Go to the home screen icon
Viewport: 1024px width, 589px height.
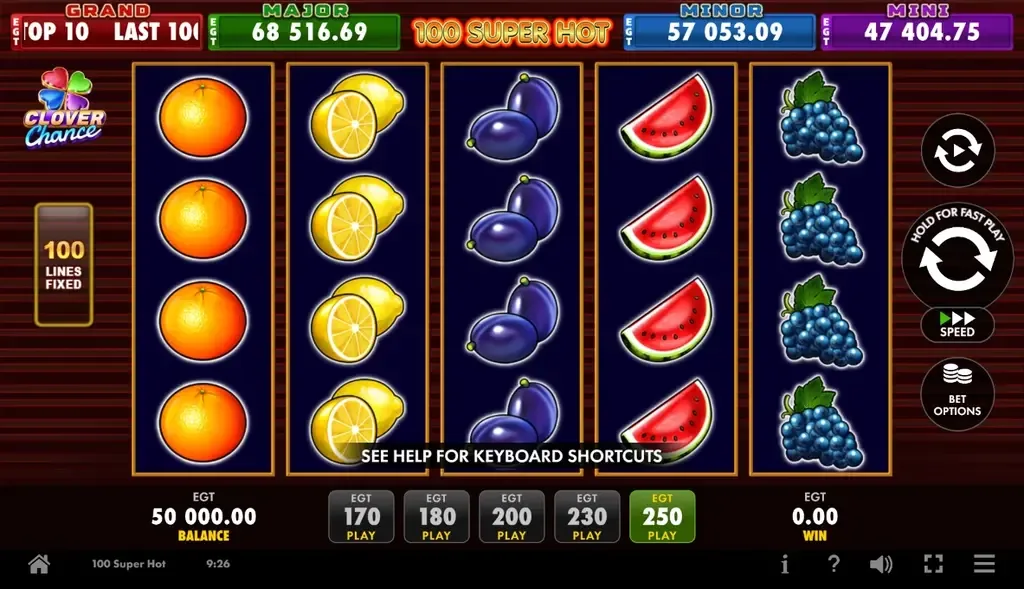pos(39,565)
